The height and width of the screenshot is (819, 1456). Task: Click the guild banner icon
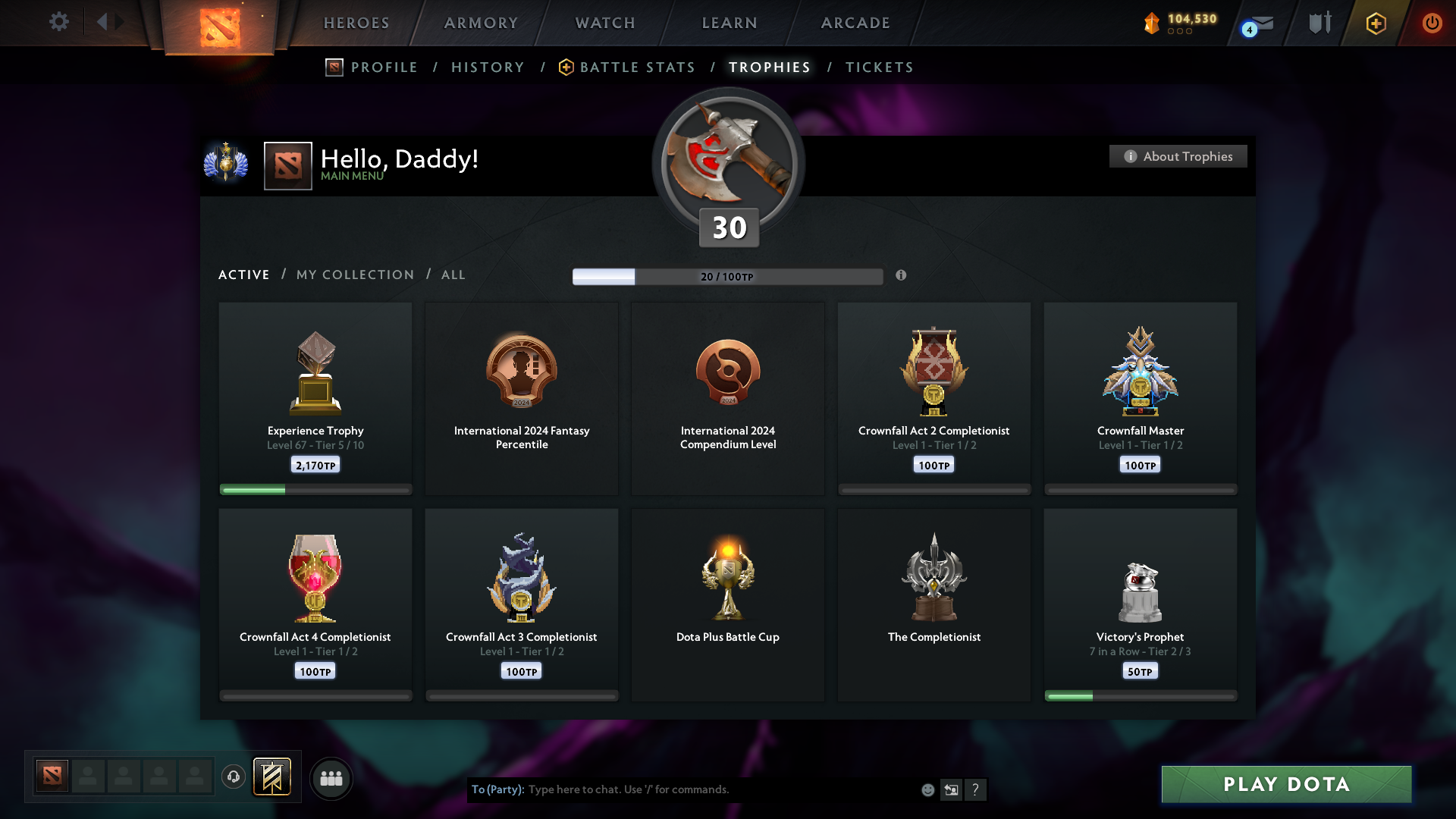[x=273, y=777]
